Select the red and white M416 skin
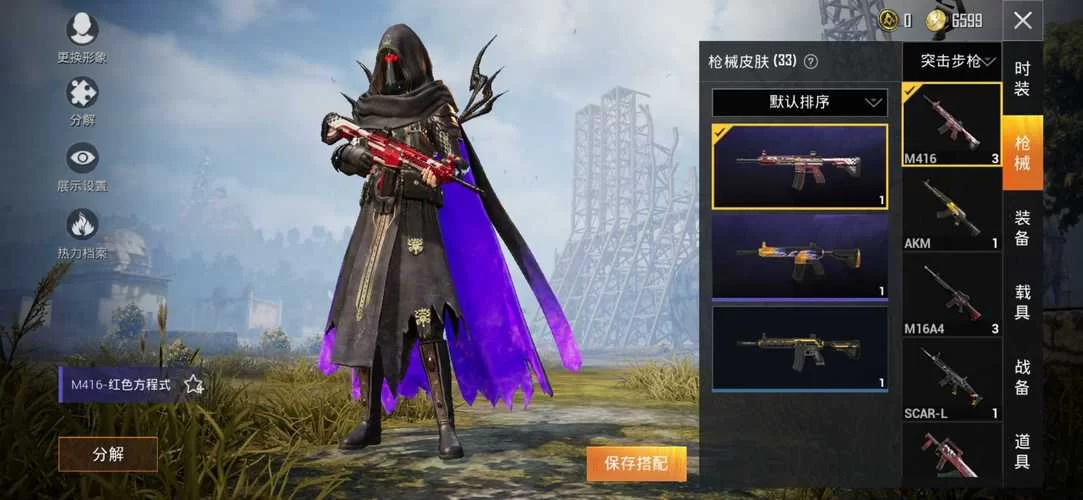The image size is (1083, 500). tap(799, 166)
